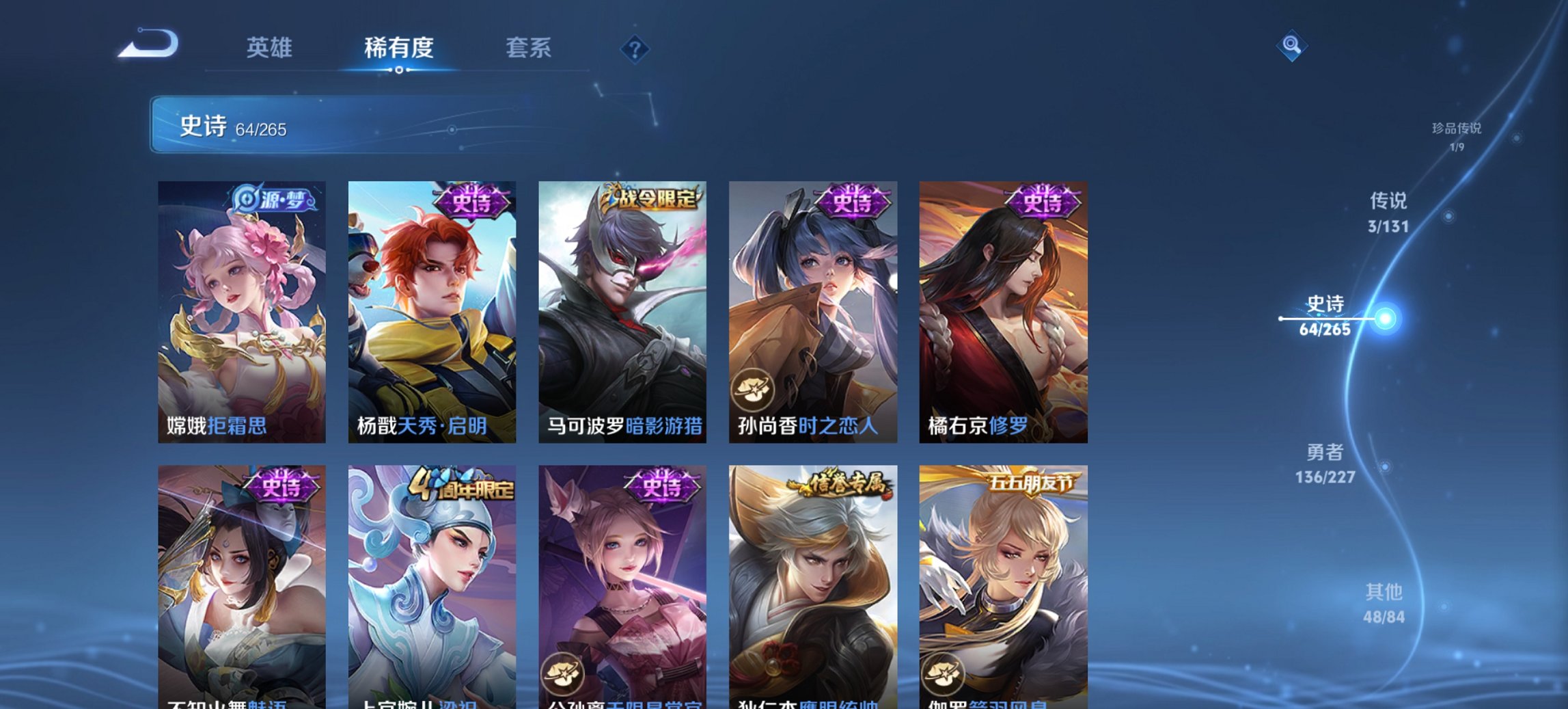Open the search magnifier at top right
The image size is (1568, 709).
tap(1292, 45)
